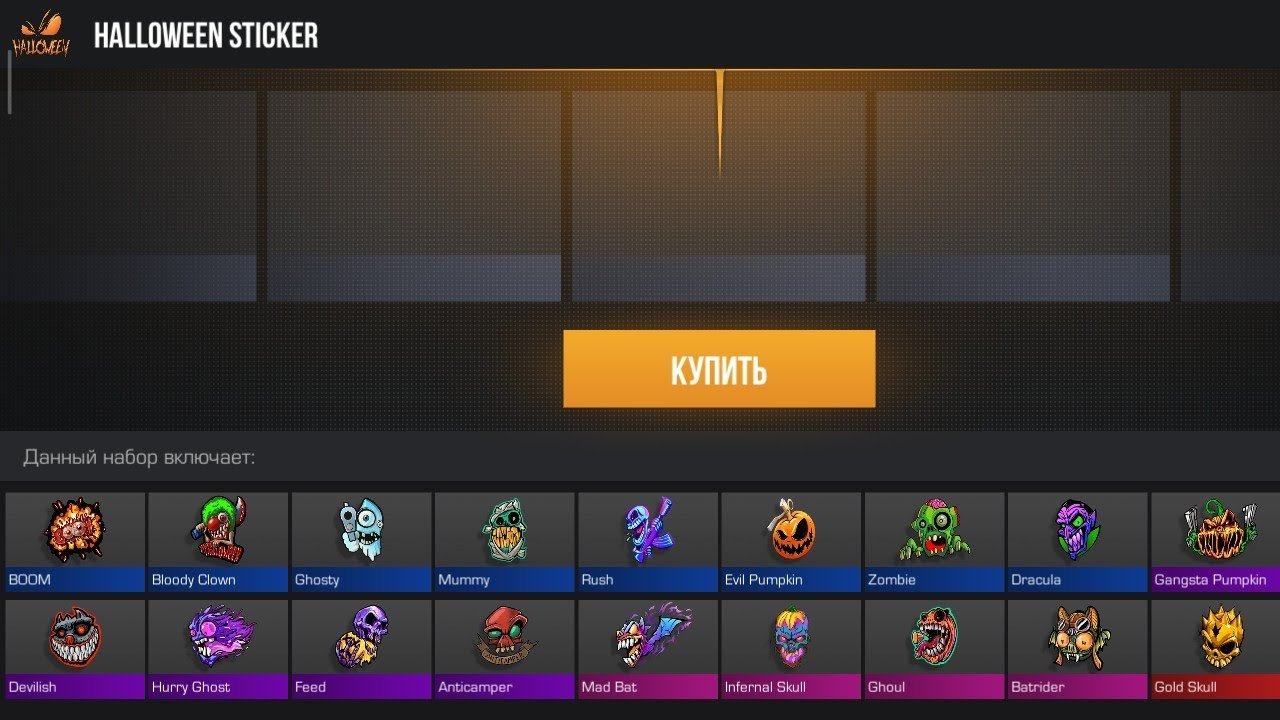Pick the Feed skull sticker

click(x=361, y=648)
